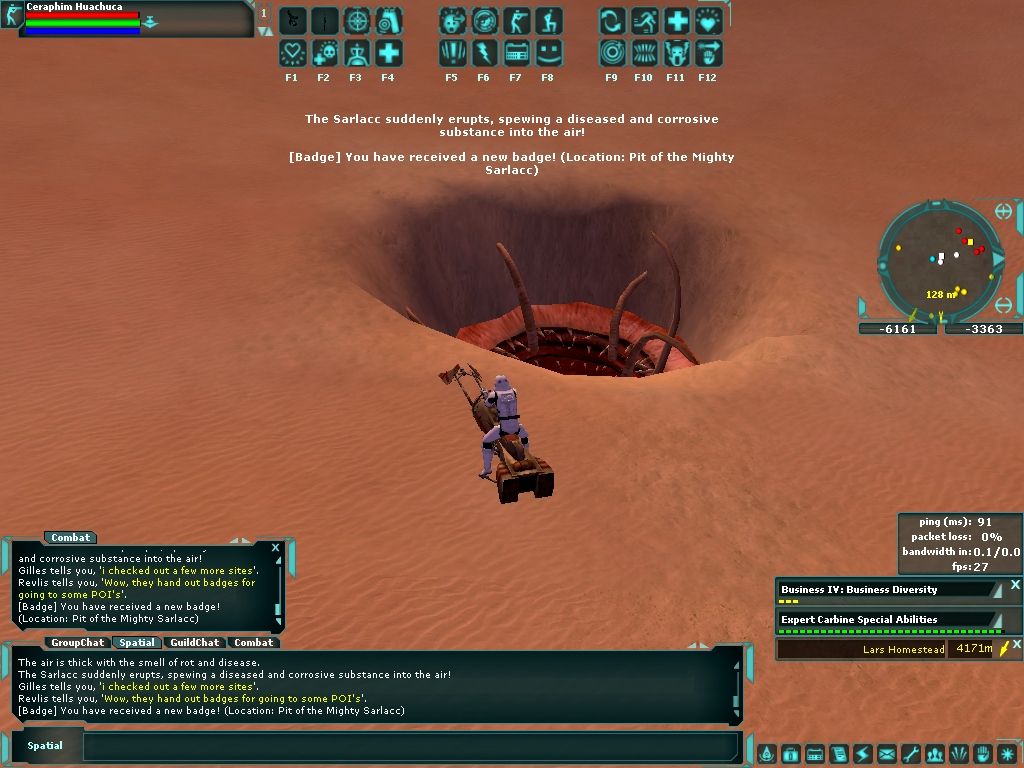This screenshot has height=768, width=1024.
Task: Use the heart-shaped ability icon beside the cross
Action: 709,21
